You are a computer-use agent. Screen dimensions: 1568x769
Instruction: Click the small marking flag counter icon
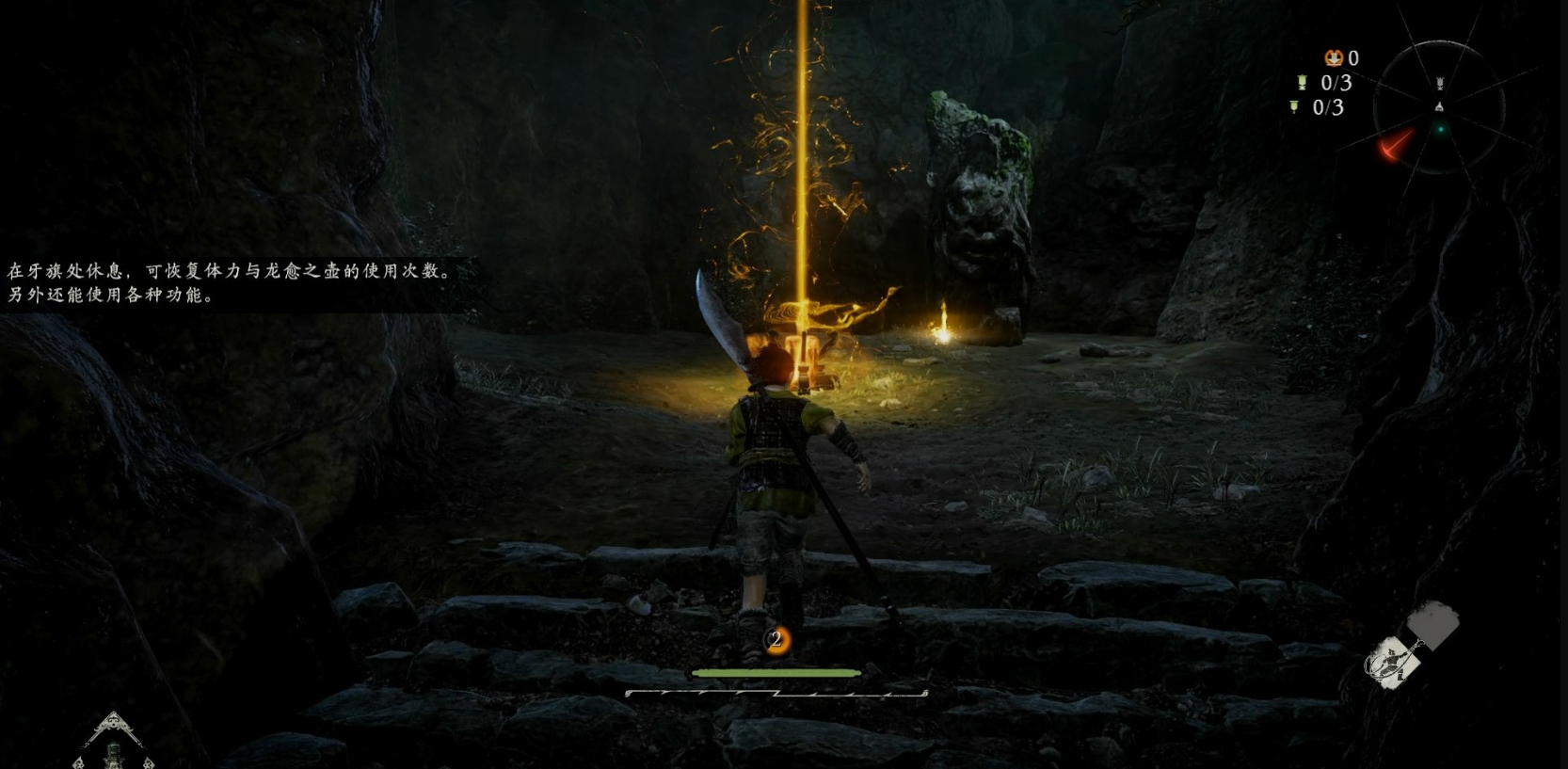(x=1294, y=107)
